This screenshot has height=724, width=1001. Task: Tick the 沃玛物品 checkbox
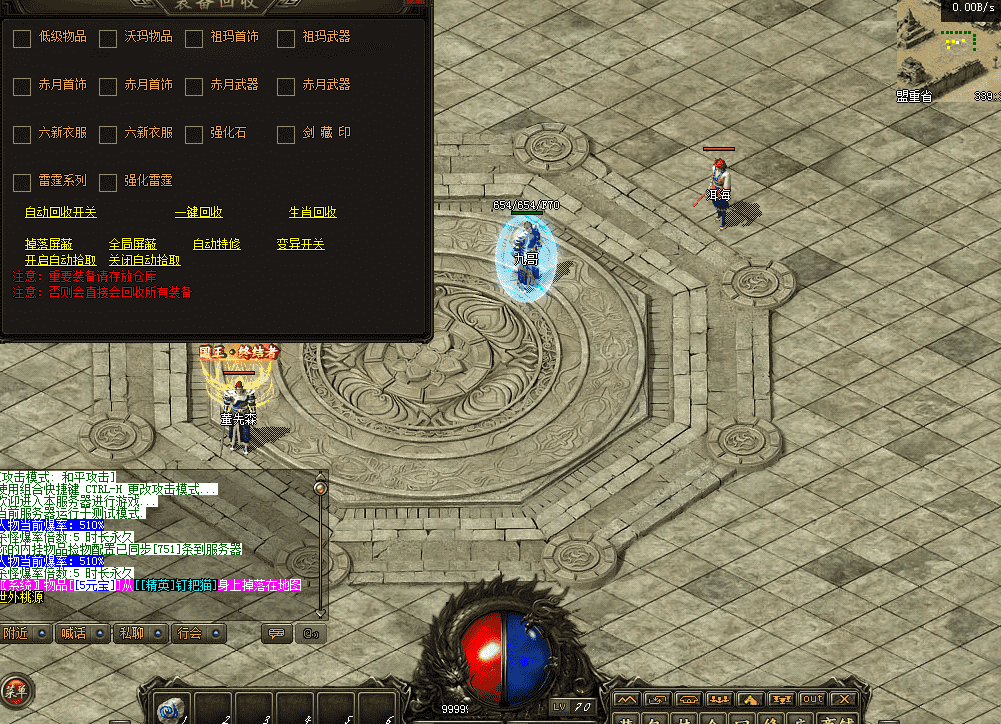[108, 39]
